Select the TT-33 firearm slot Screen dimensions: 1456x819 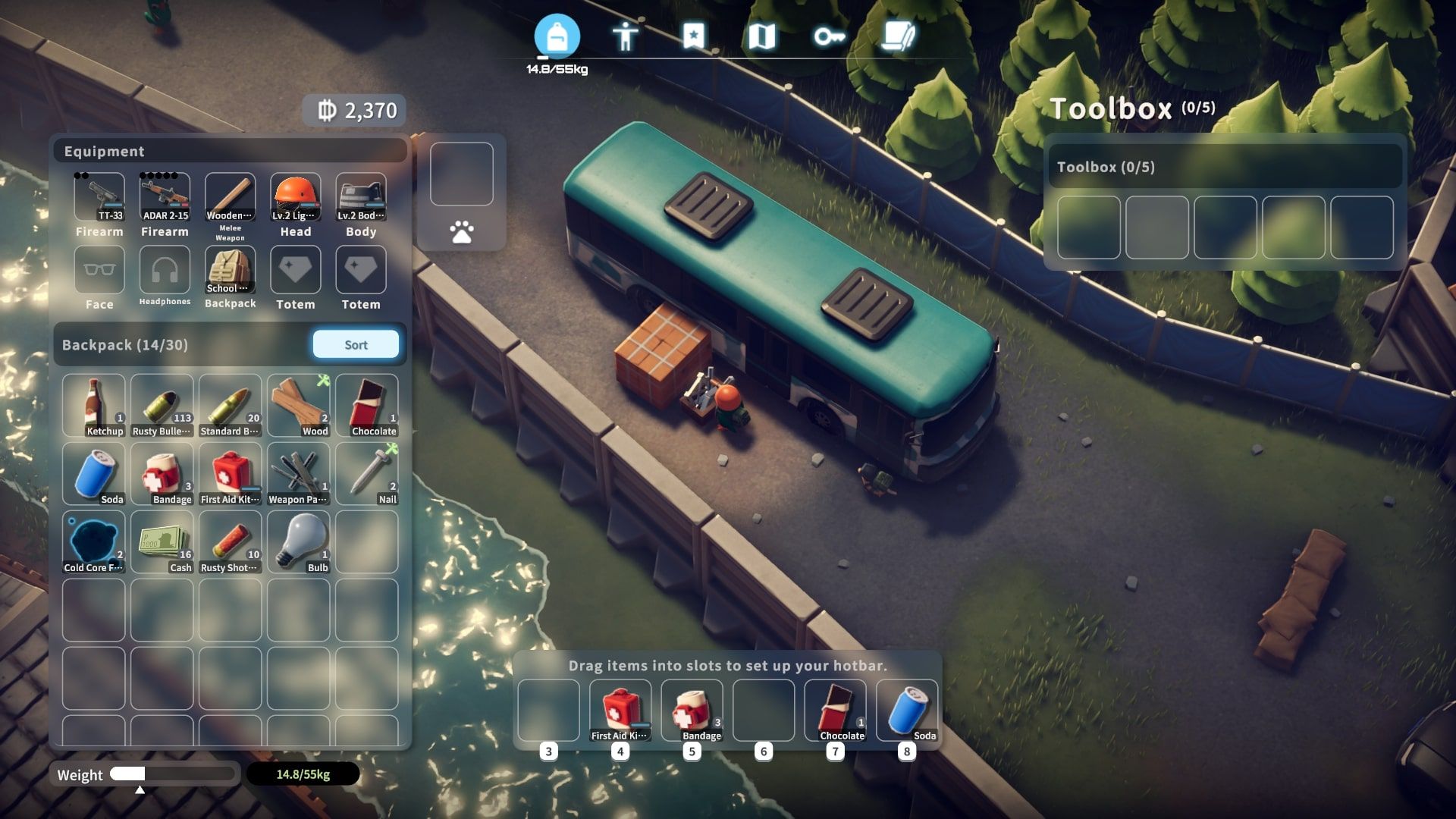(x=99, y=198)
